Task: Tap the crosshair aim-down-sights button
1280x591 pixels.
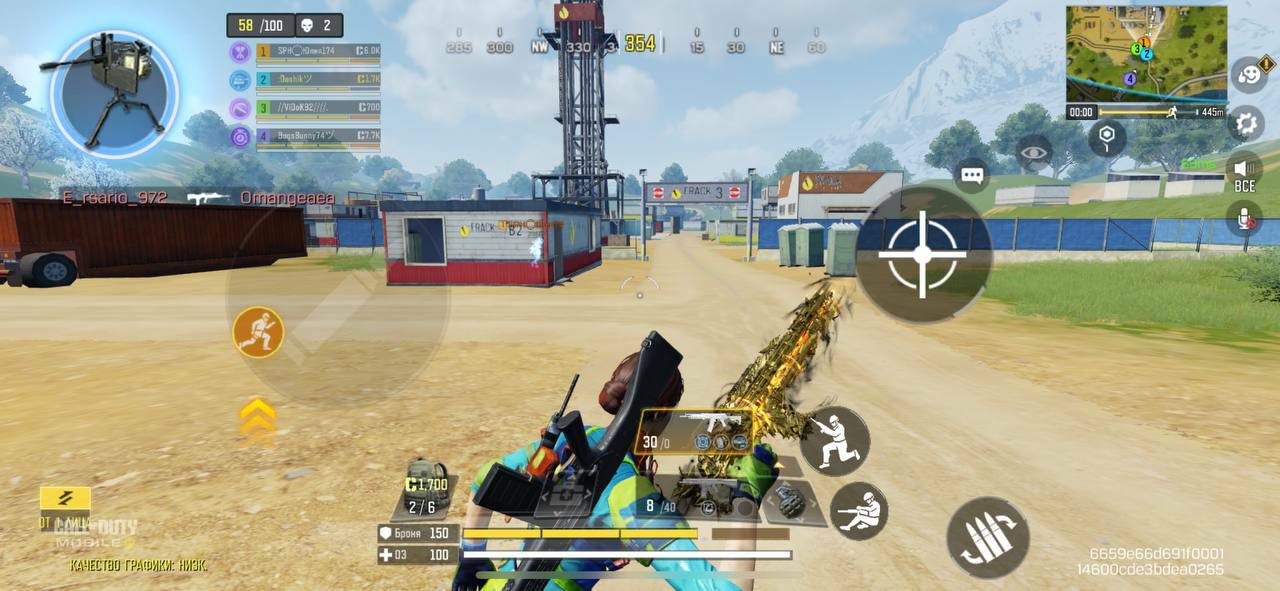Action: tap(922, 254)
